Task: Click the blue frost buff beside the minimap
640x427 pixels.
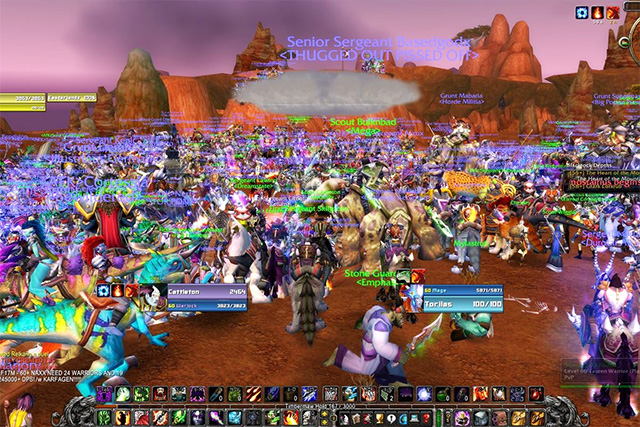Action: tap(582, 12)
